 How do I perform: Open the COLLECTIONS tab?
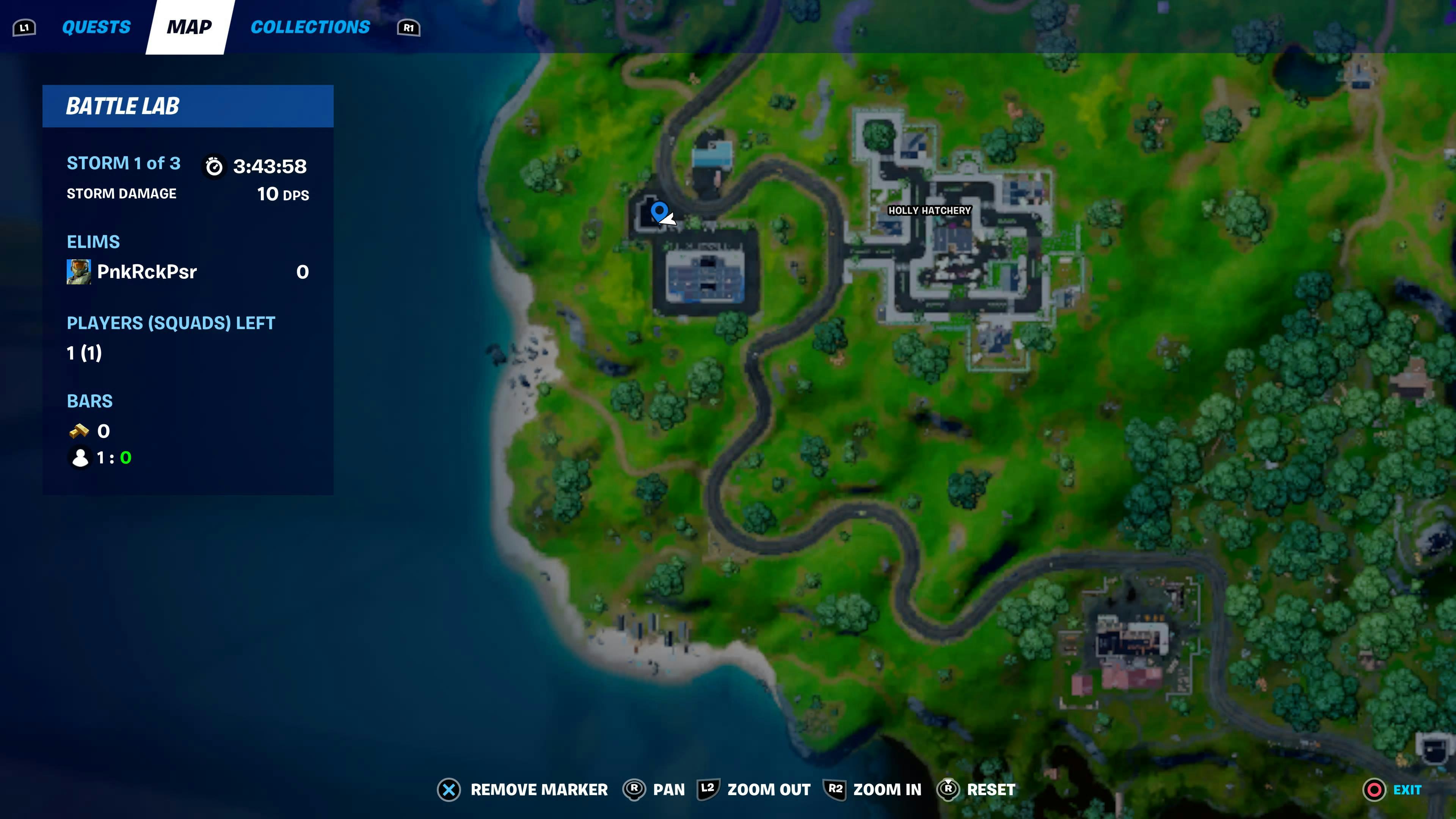[x=310, y=27]
